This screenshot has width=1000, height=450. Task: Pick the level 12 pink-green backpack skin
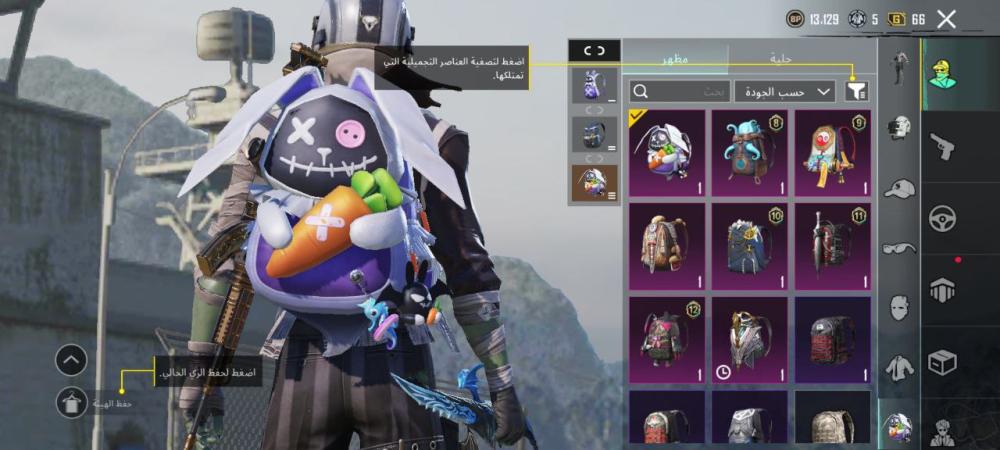667,339
